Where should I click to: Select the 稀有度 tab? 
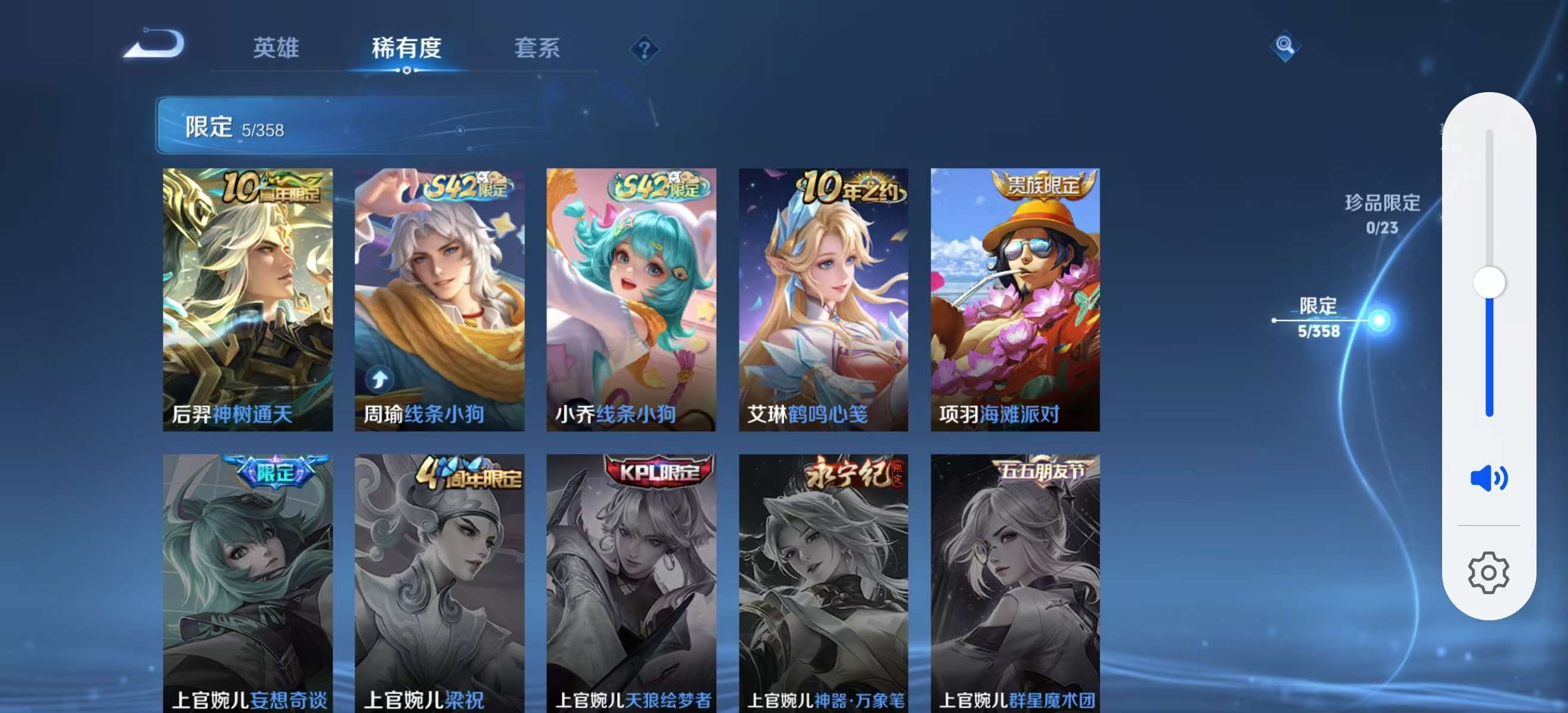(407, 49)
